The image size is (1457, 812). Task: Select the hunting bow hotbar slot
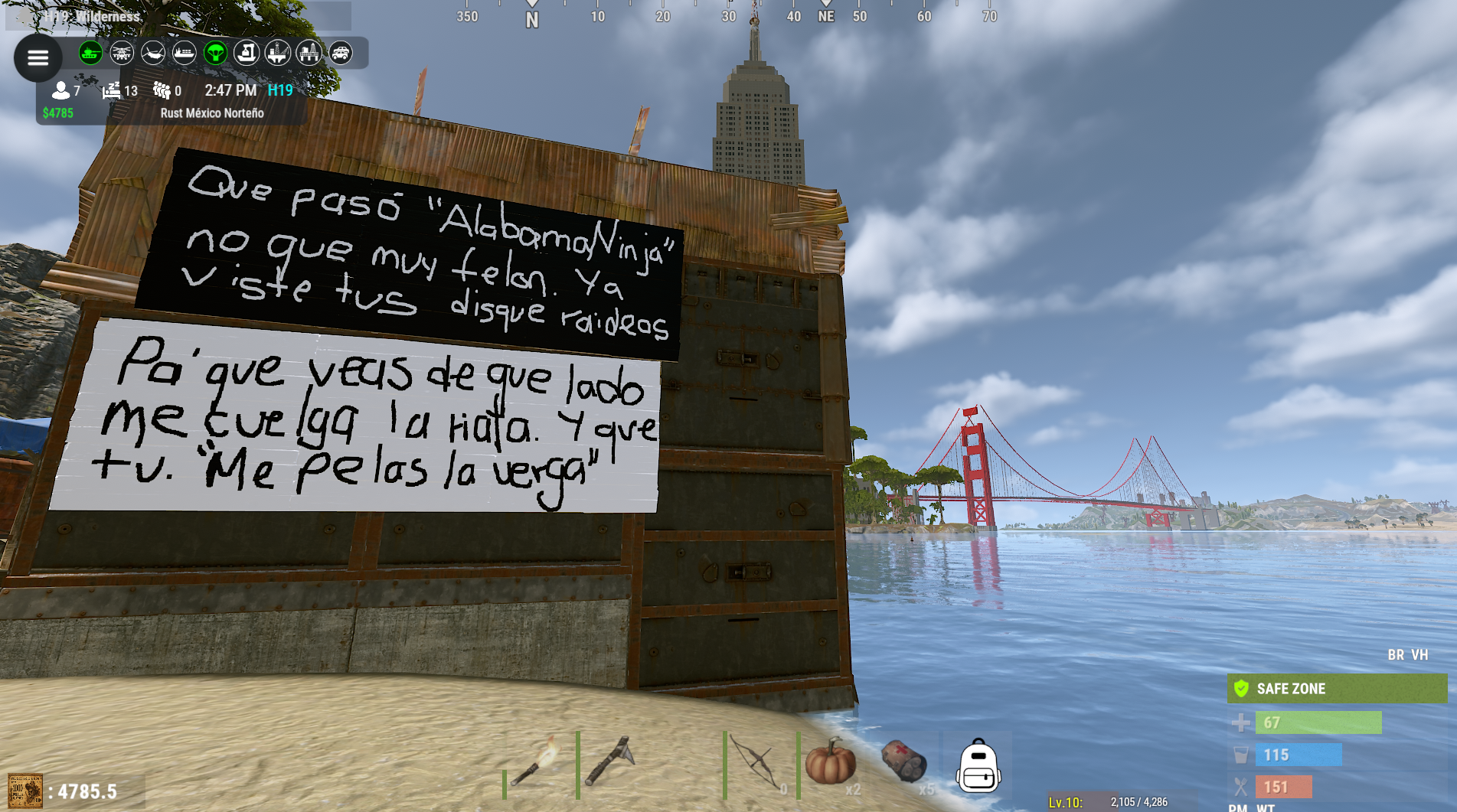coord(758,765)
